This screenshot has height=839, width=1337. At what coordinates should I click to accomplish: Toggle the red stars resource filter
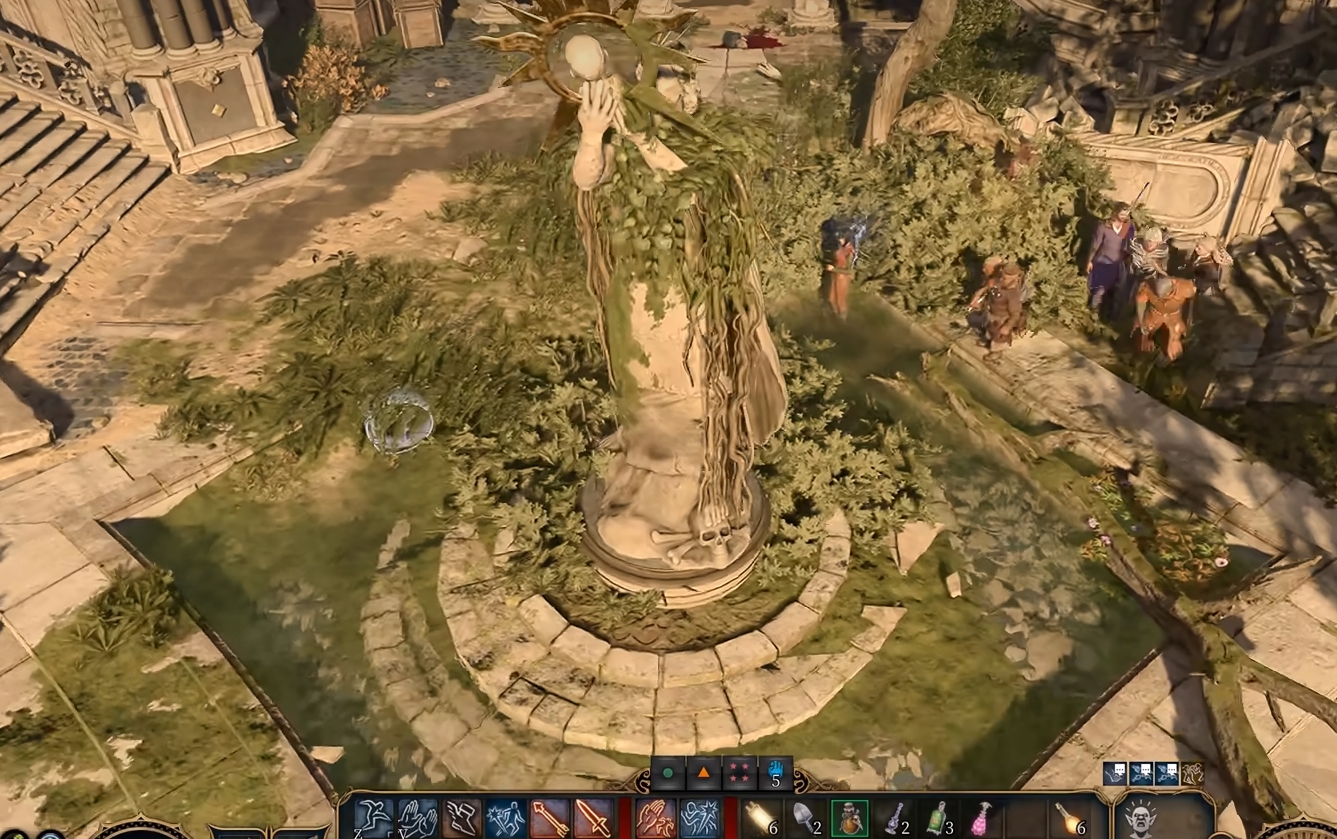click(x=739, y=773)
